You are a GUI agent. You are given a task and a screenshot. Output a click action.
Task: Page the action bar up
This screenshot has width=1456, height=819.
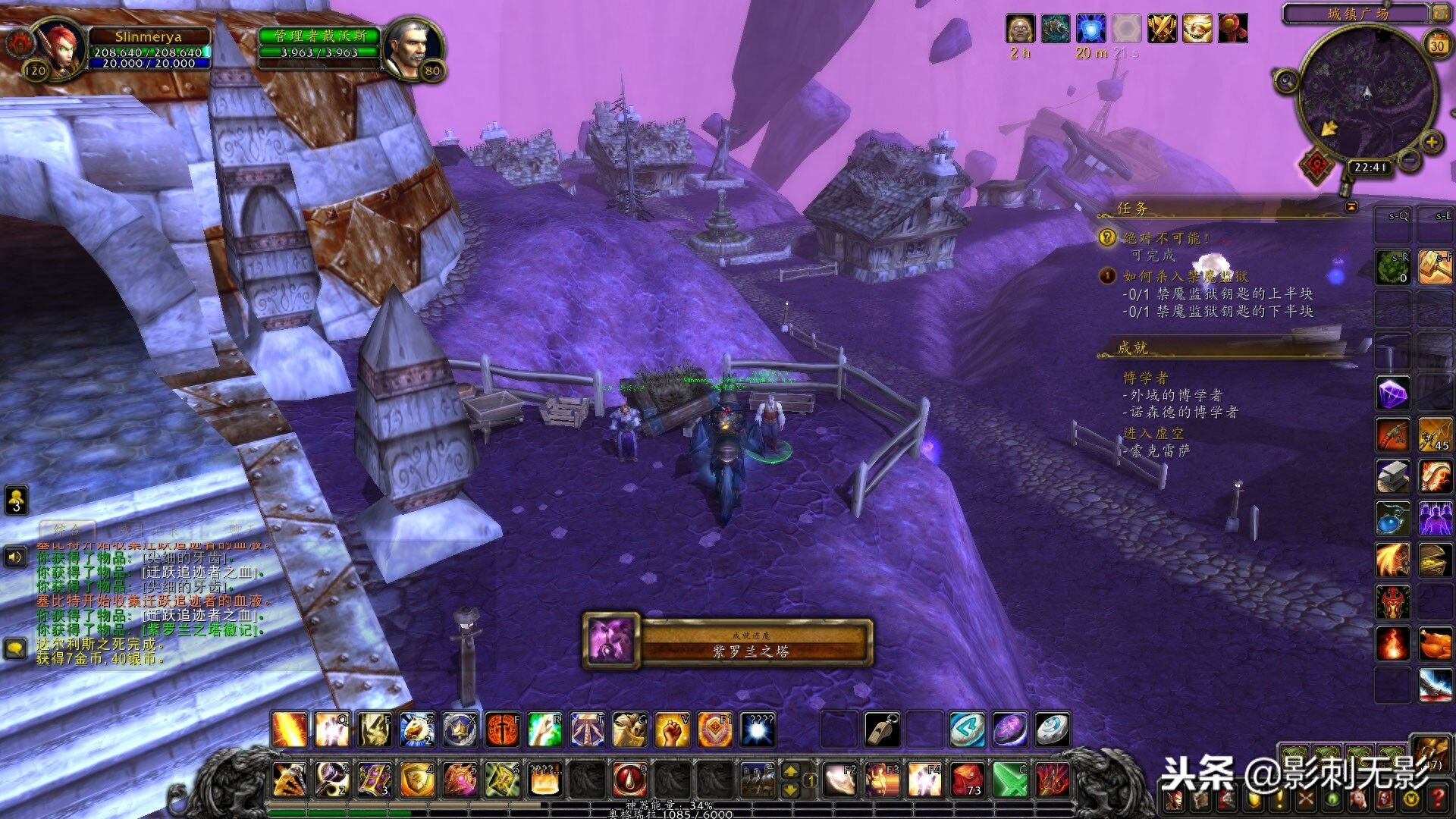[790, 771]
